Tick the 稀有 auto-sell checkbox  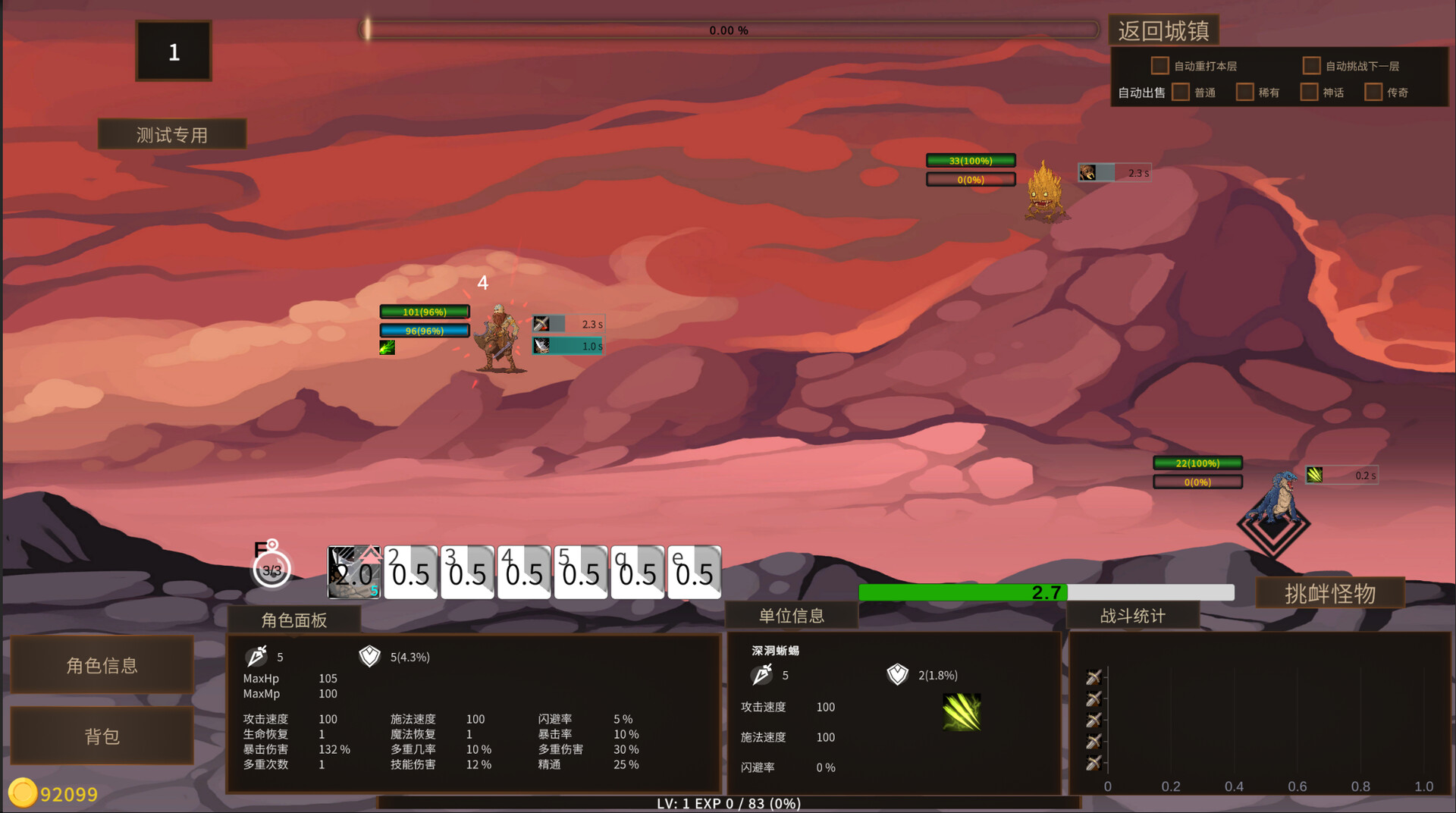click(x=1244, y=93)
